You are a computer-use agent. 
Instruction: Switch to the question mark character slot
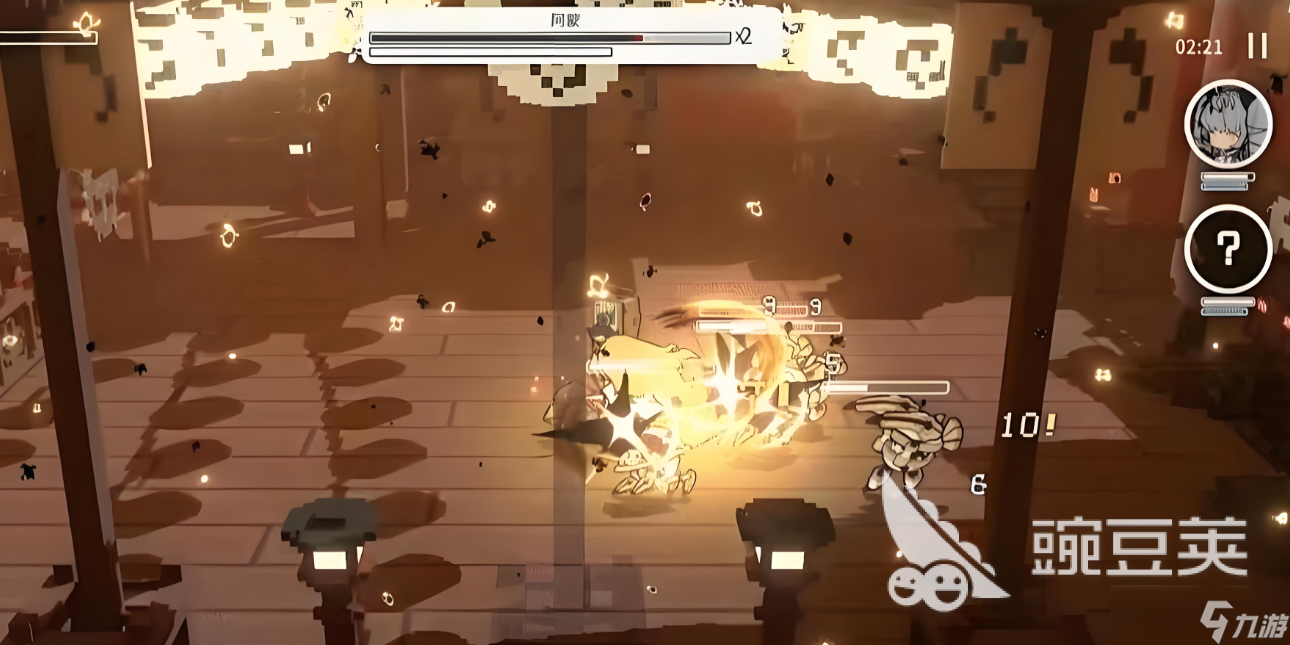(1228, 249)
